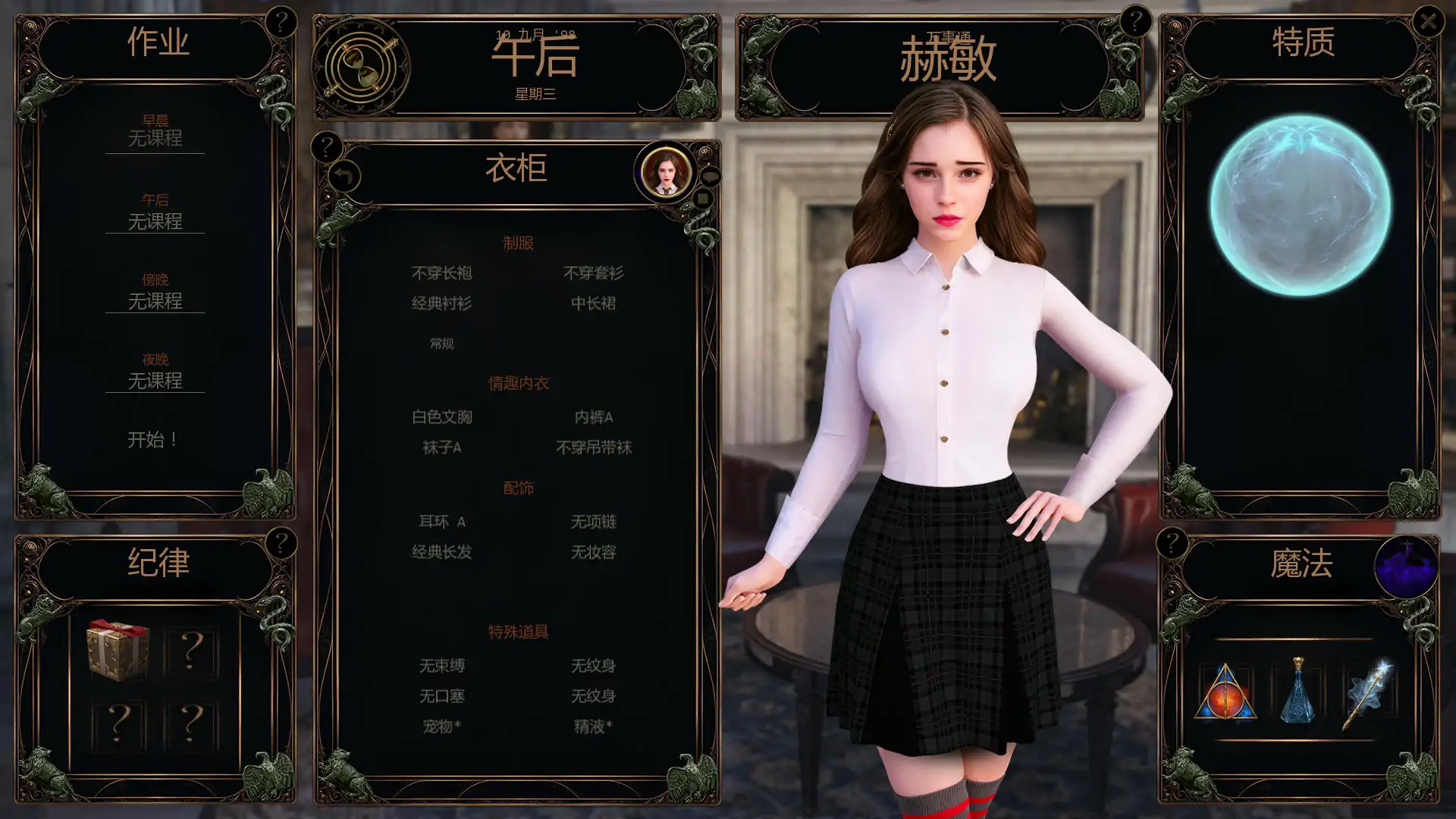Select the potion bottle in the 魔法 panel
This screenshot has height=819, width=1456.
1299,691
